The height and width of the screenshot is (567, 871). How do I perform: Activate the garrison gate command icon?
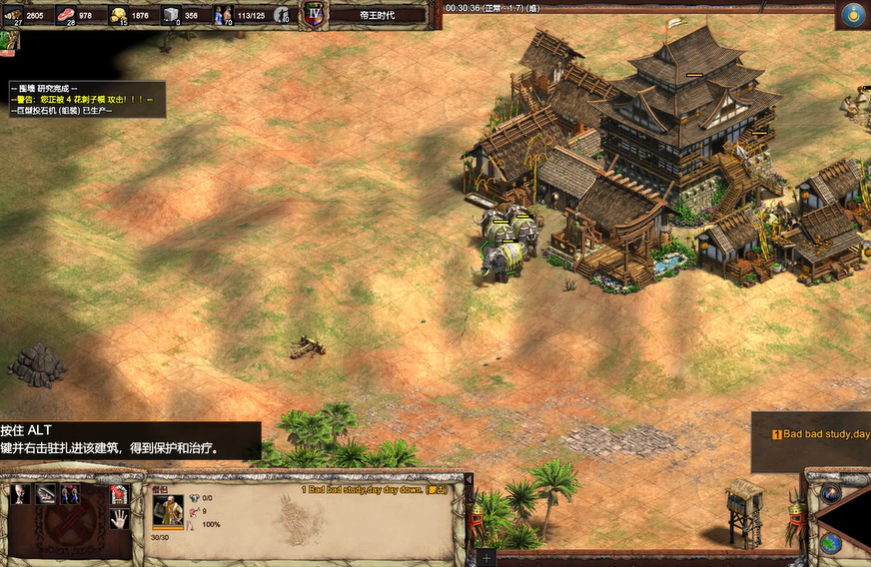[x=118, y=494]
